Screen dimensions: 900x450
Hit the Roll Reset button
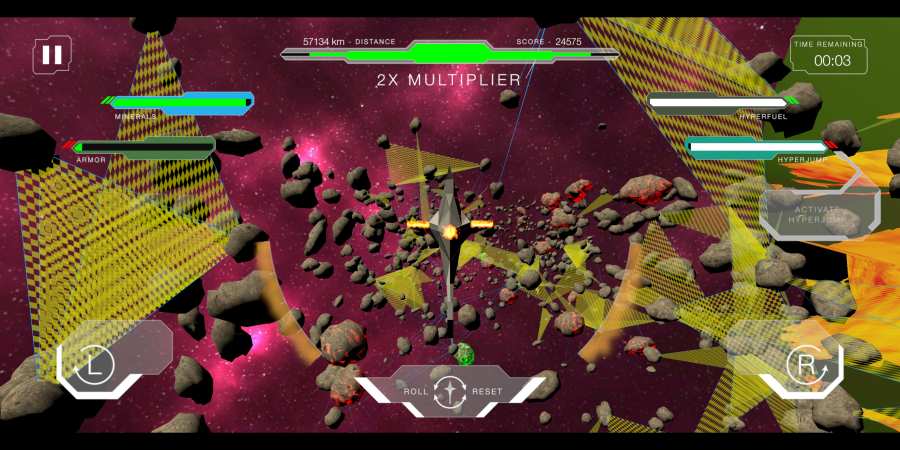(451, 390)
